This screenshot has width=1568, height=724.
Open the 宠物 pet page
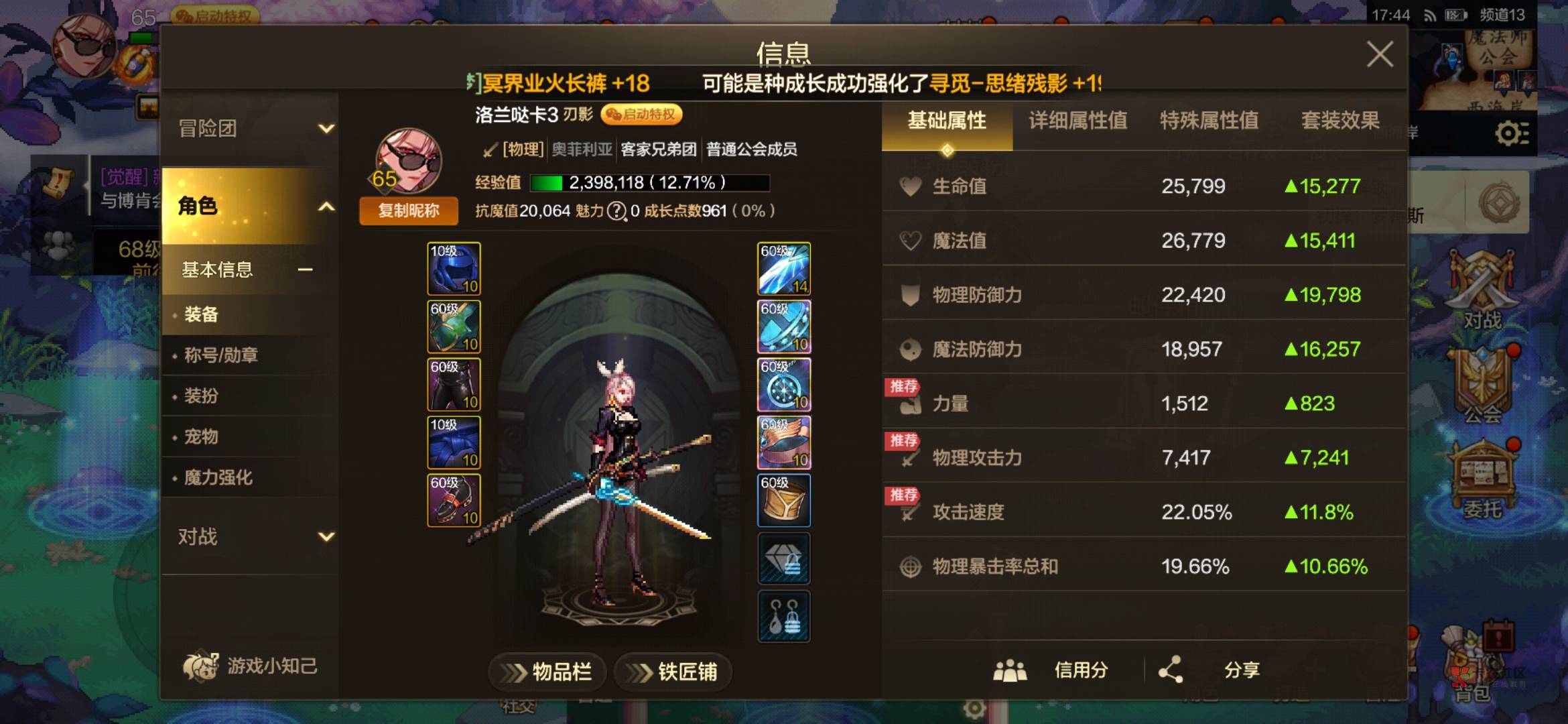coord(201,437)
